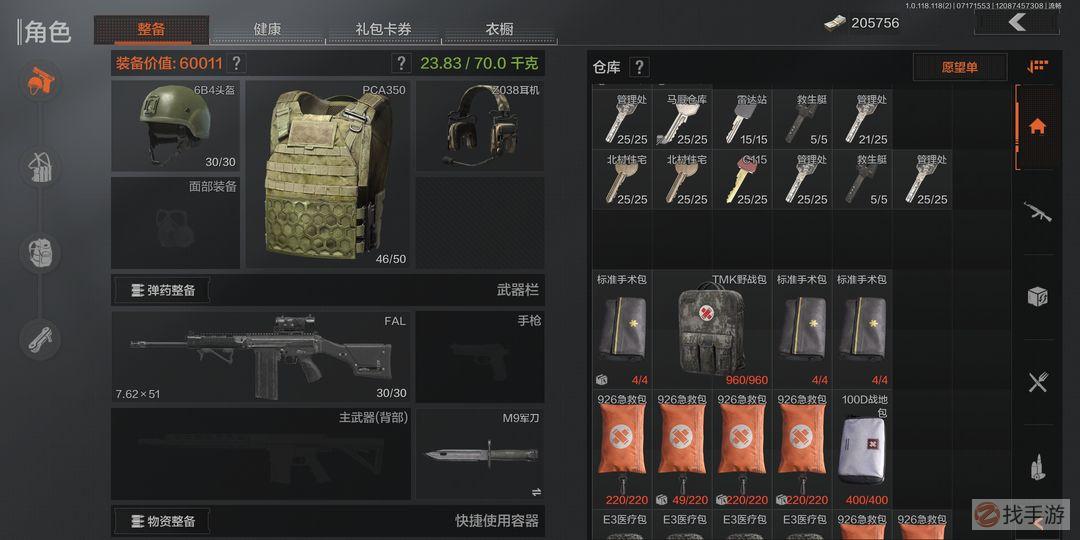Toggle the warehouse sort button
1080x540 pixels.
tap(1037, 67)
